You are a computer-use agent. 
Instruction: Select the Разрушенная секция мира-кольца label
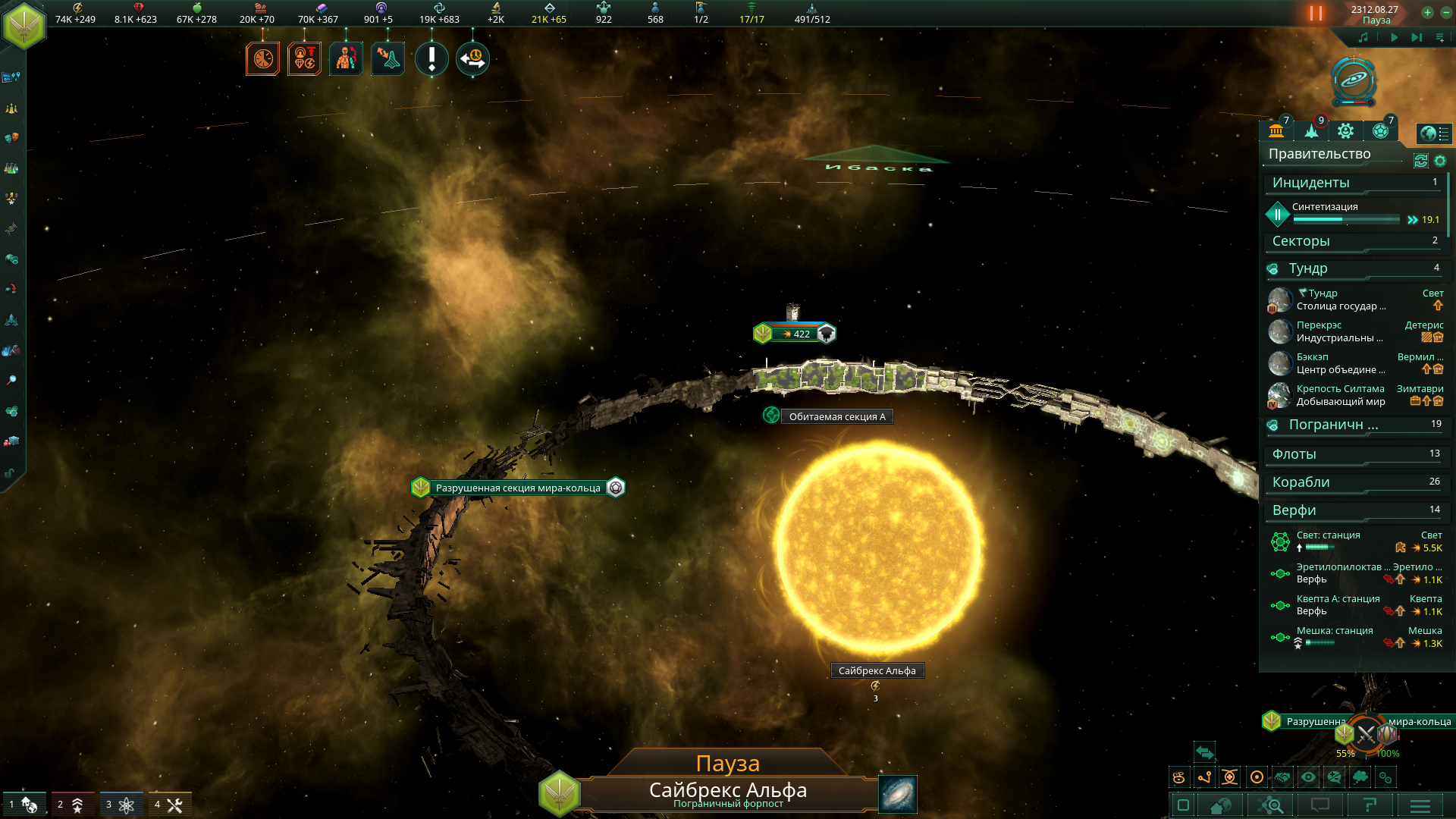click(518, 488)
